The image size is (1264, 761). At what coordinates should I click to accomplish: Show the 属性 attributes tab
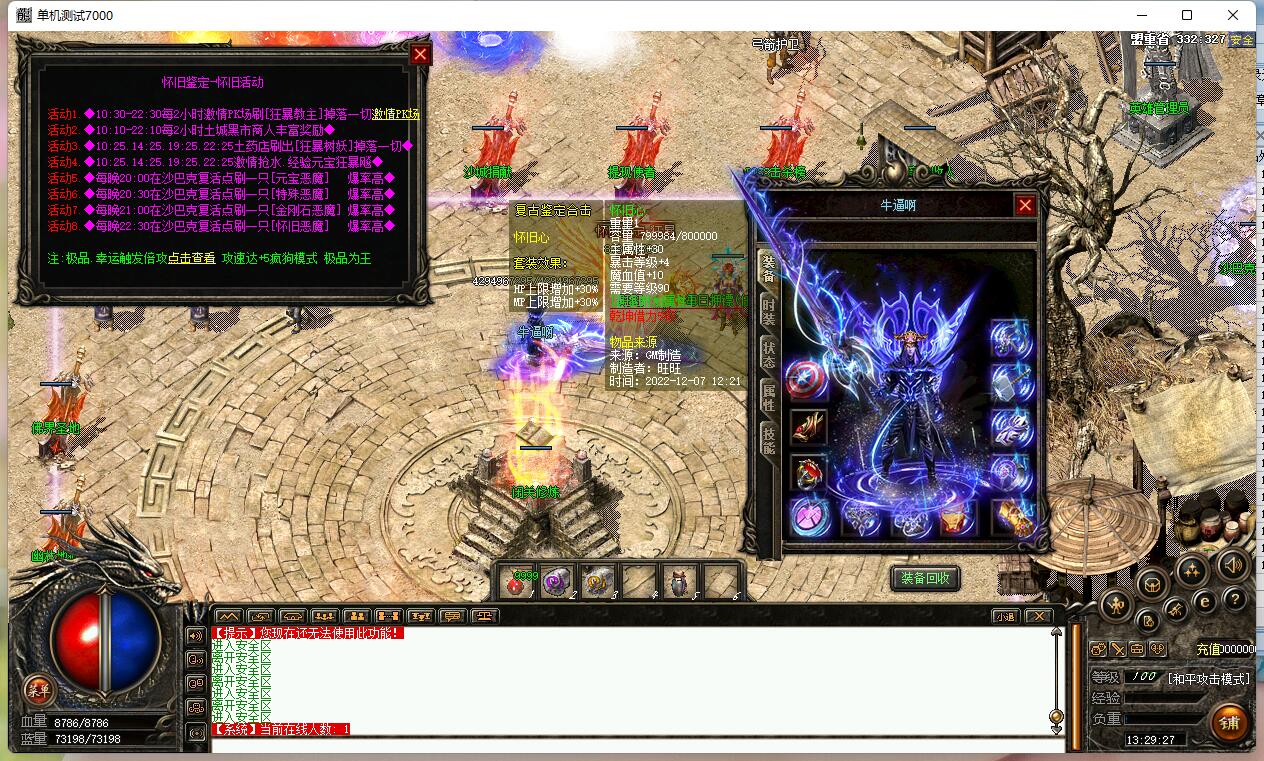(768, 397)
